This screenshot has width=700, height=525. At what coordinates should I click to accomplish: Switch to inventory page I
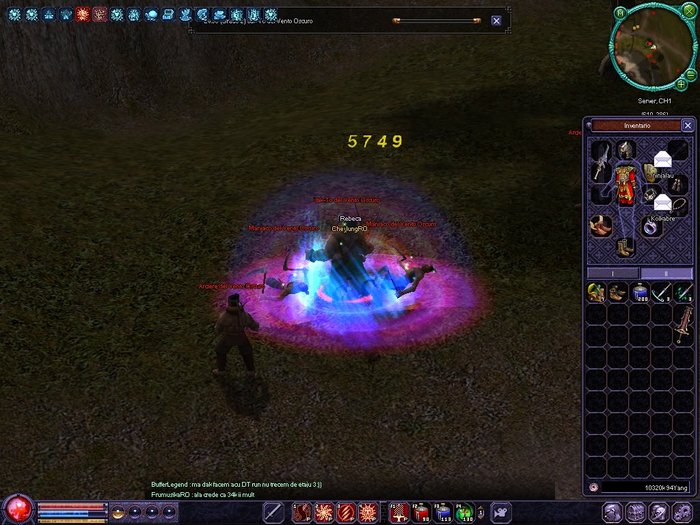612,272
